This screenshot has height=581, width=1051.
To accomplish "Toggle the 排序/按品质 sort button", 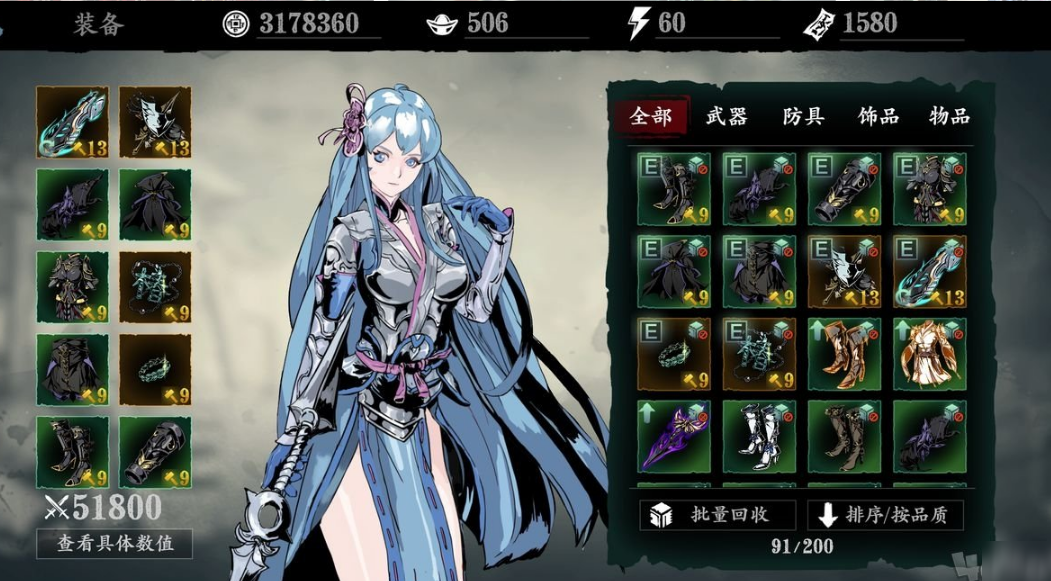I will 885,515.
